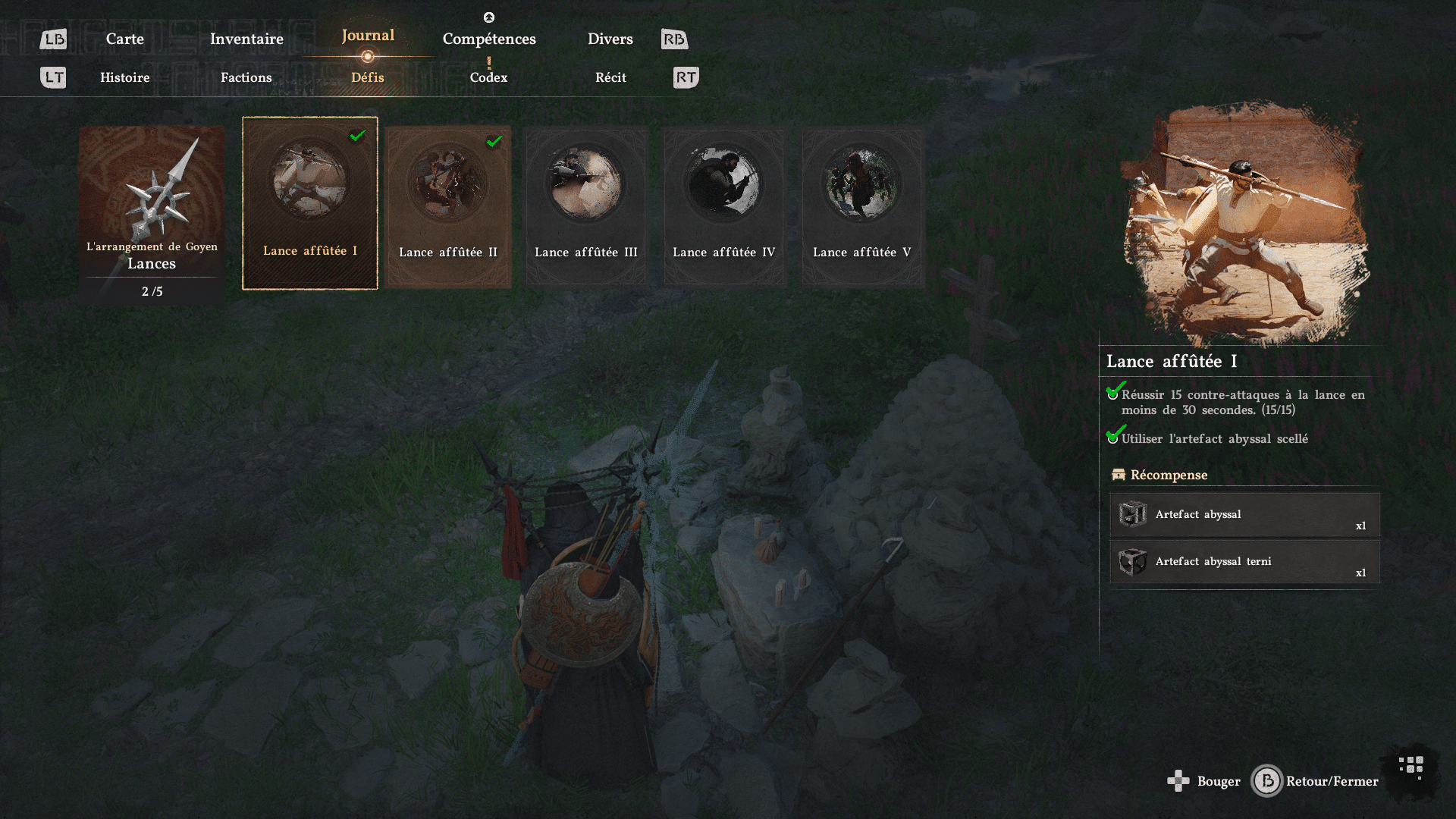1456x819 pixels.
Task: Choose the Lance affûtée I challenge
Action: click(310, 203)
